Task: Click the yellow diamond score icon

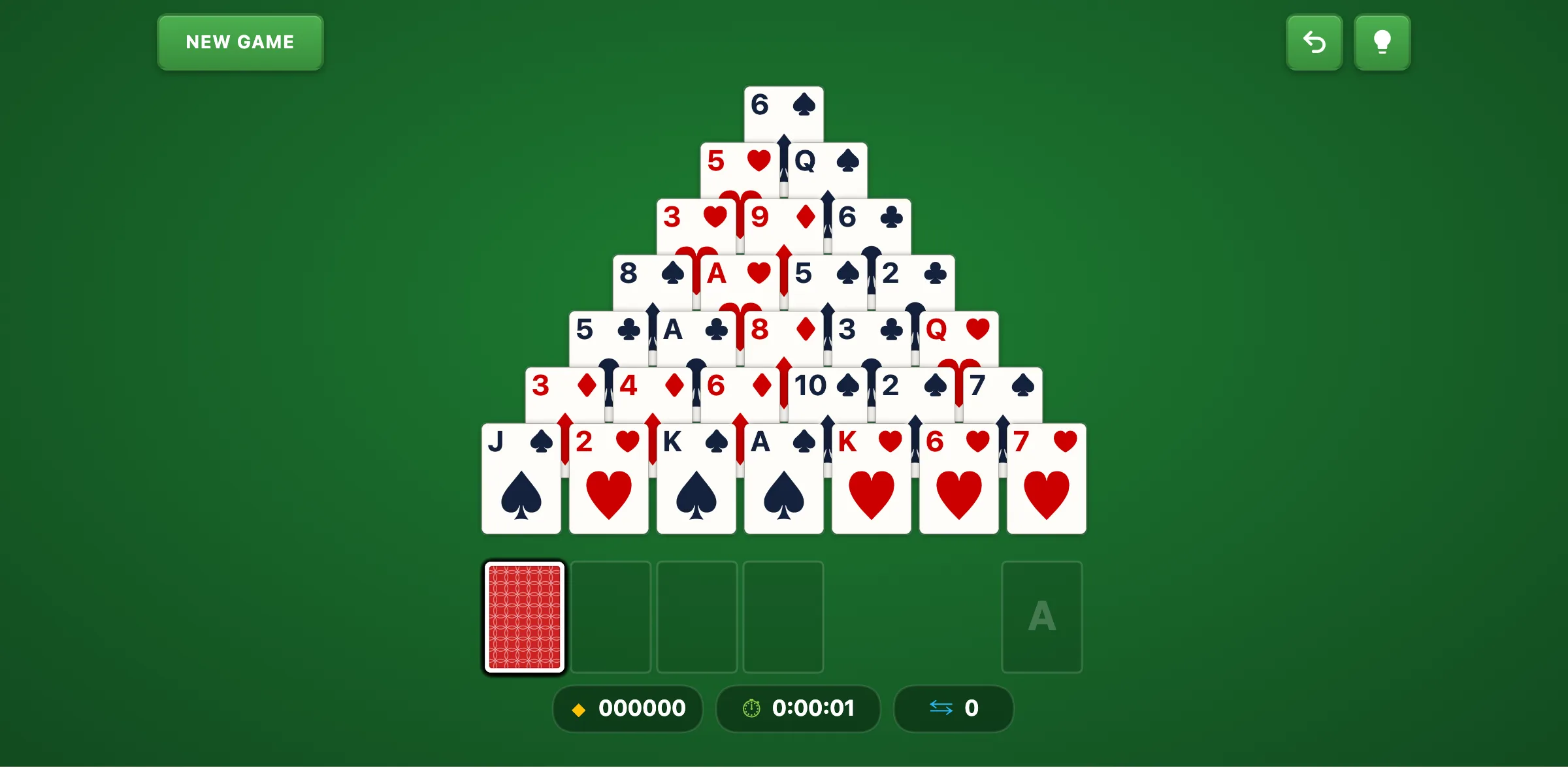Action: (x=579, y=709)
